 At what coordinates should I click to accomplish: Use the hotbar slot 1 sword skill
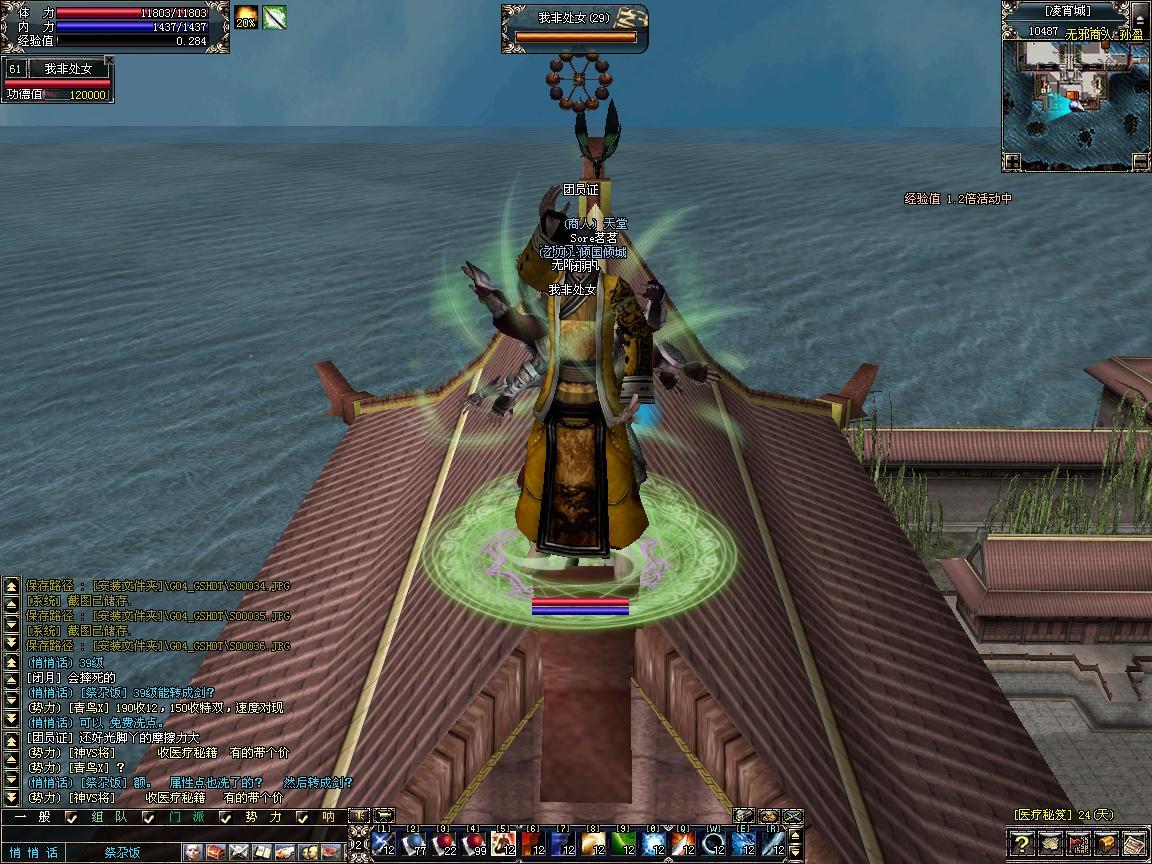(x=384, y=842)
